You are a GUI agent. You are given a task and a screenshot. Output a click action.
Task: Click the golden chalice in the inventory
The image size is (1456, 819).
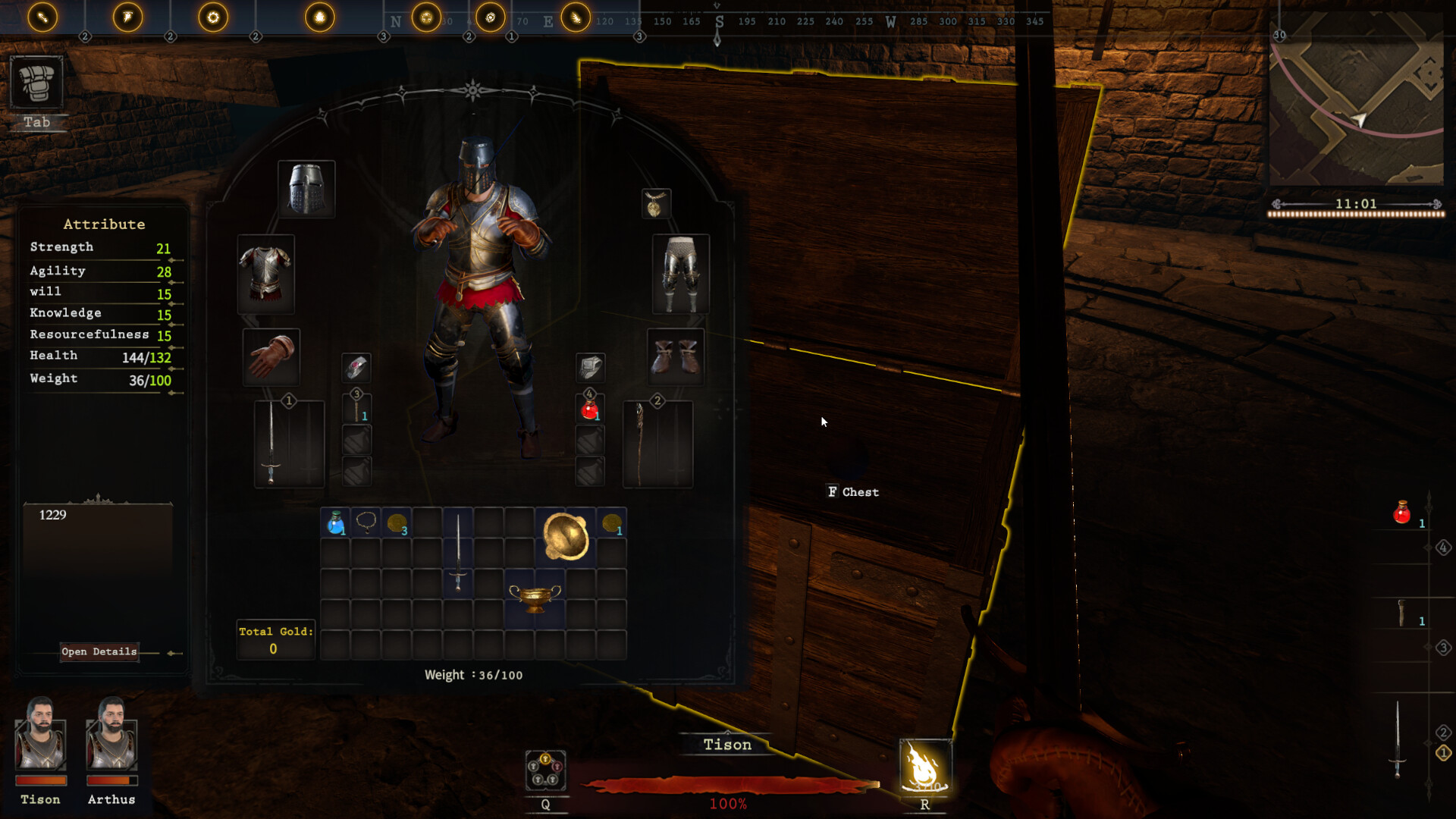535,596
